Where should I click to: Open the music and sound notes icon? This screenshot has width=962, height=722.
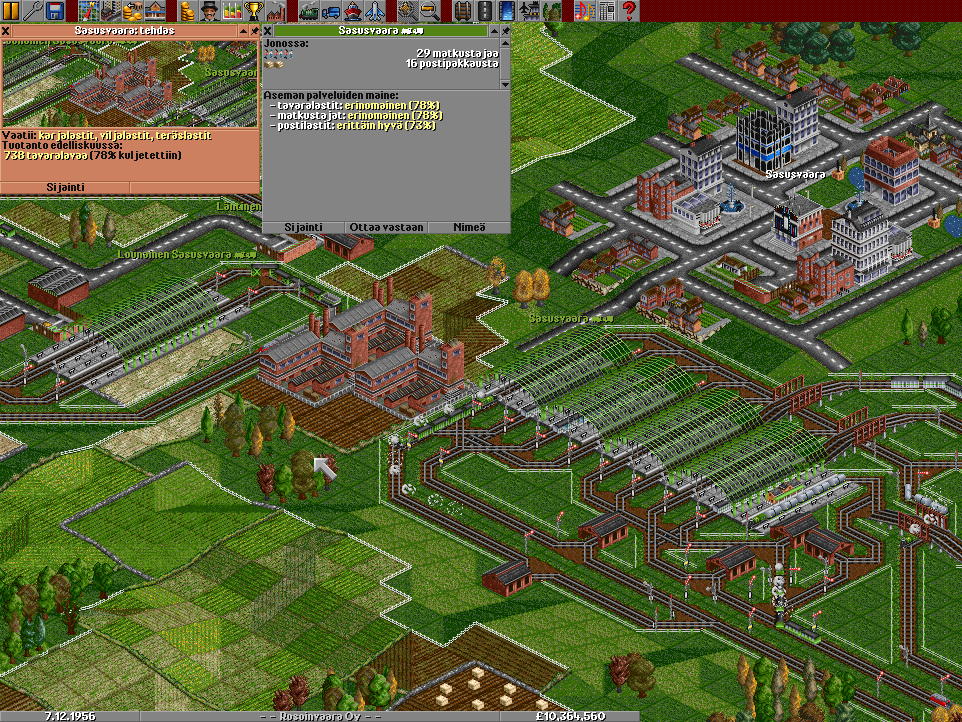[x=585, y=11]
